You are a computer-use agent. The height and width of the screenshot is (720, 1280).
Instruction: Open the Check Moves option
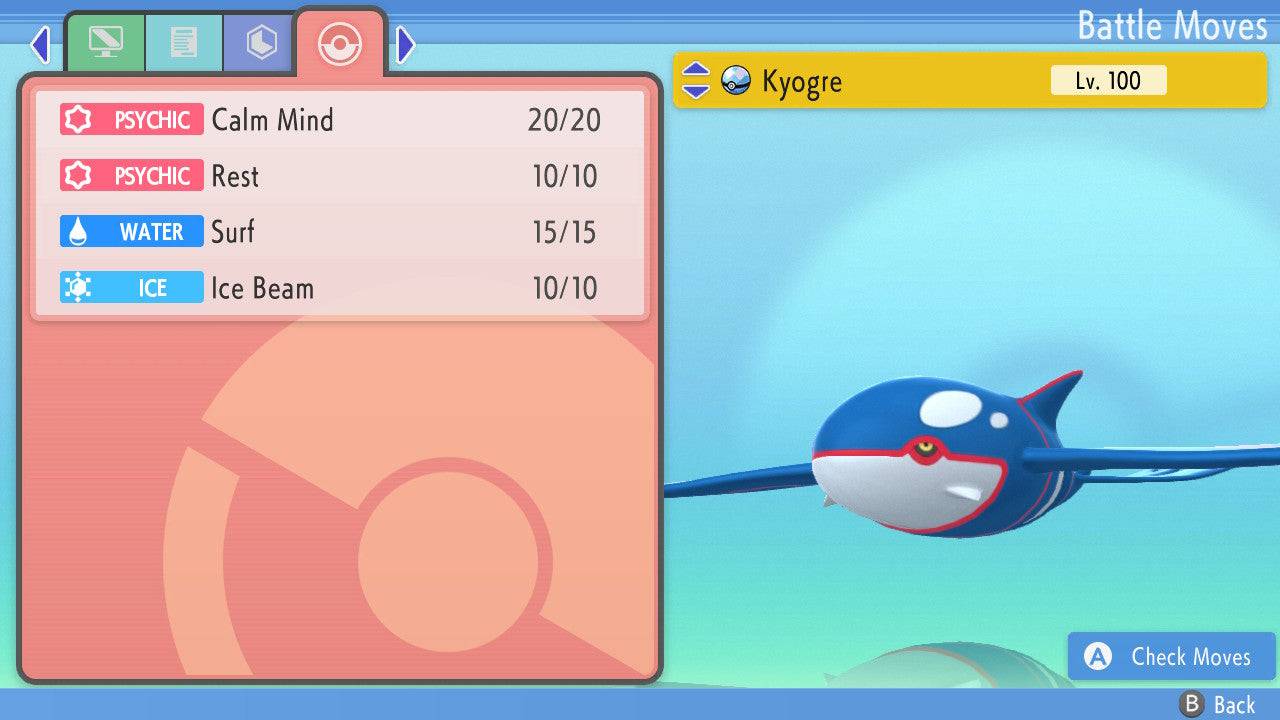1172,656
